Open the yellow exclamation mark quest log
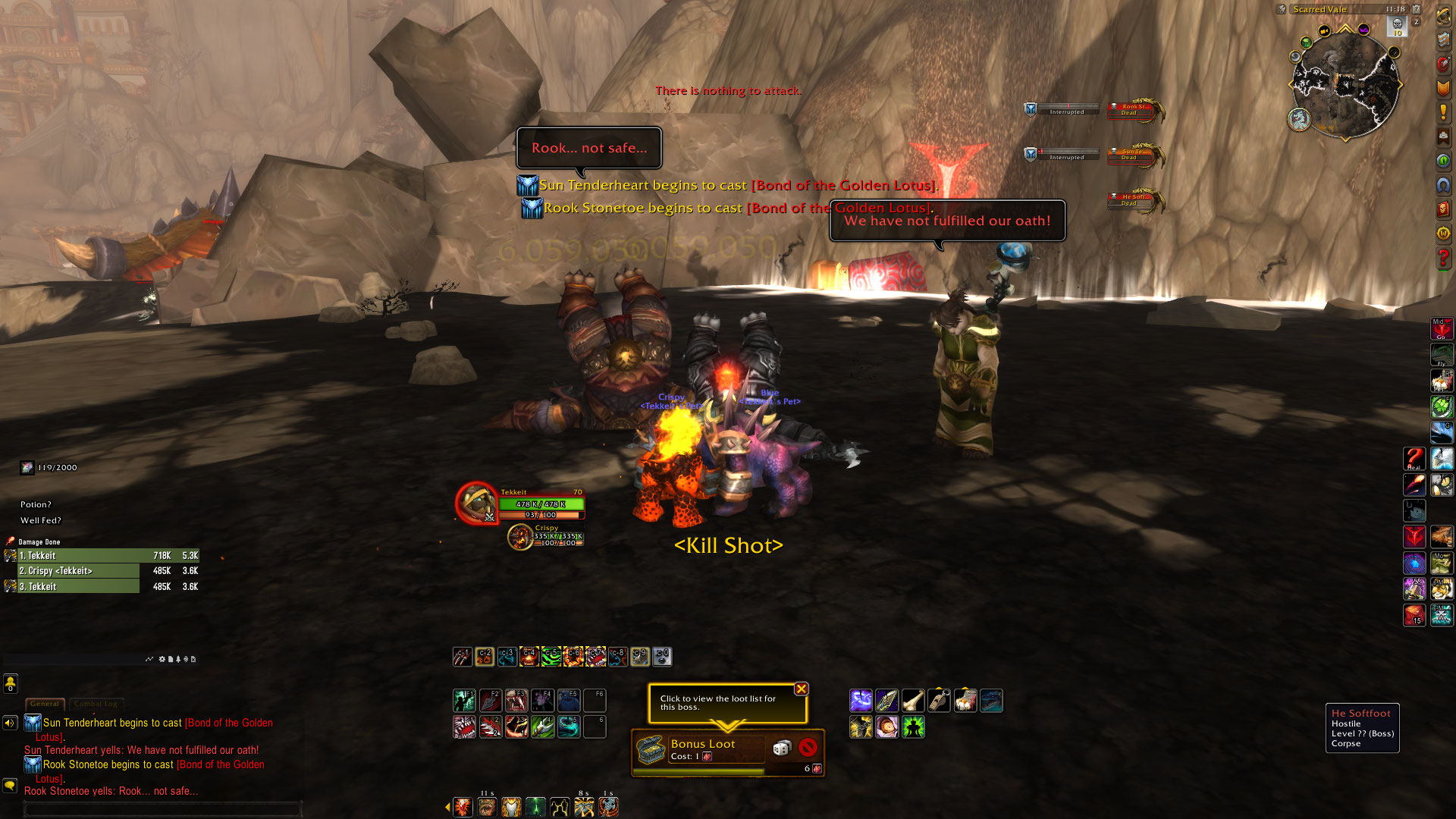Image resolution: width=1456 pixels, height=819 pixels. 1442,112
